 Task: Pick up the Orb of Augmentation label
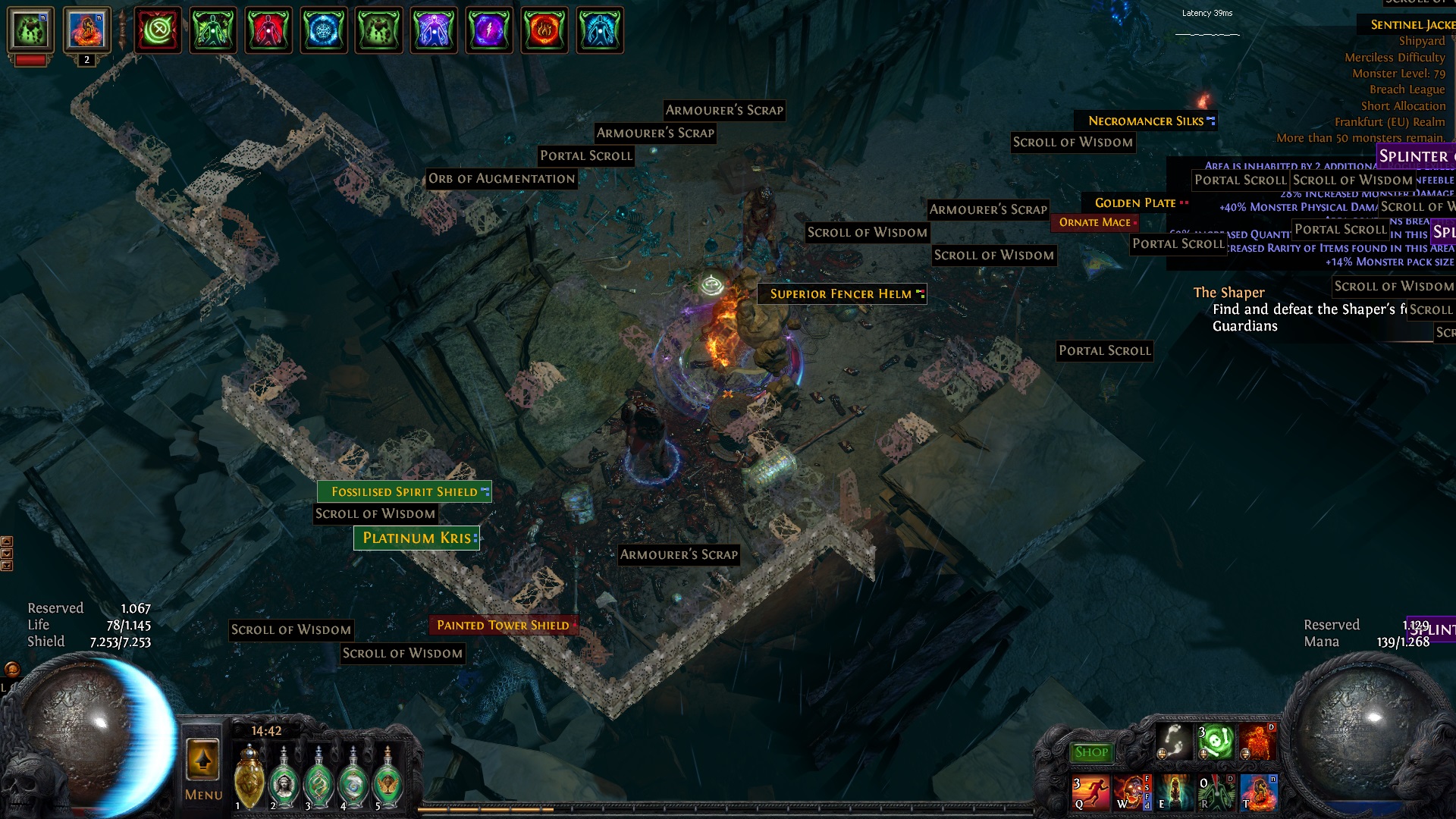point(501,179)
